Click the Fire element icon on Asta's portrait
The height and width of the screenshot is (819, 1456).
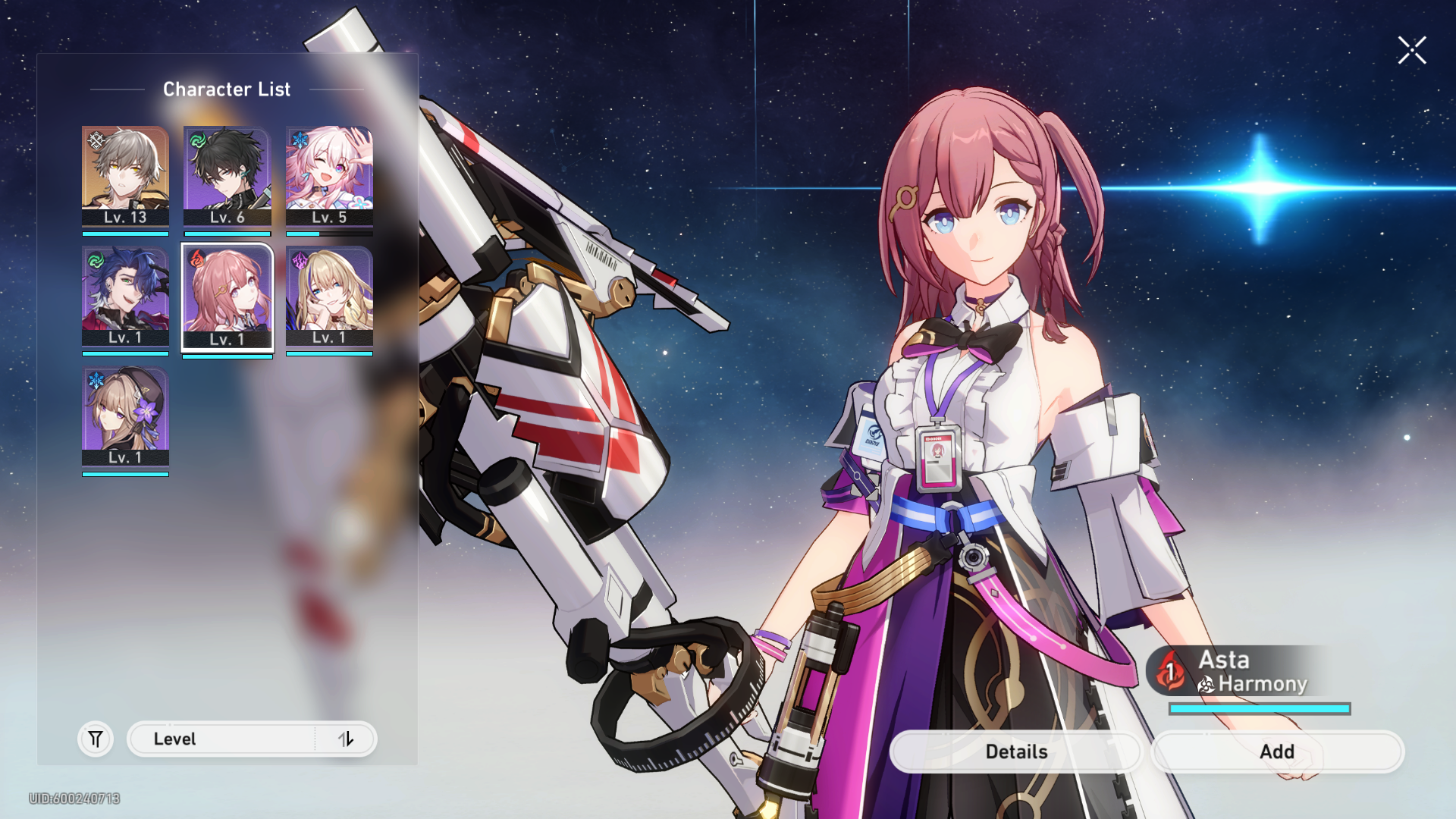(196, 259)
